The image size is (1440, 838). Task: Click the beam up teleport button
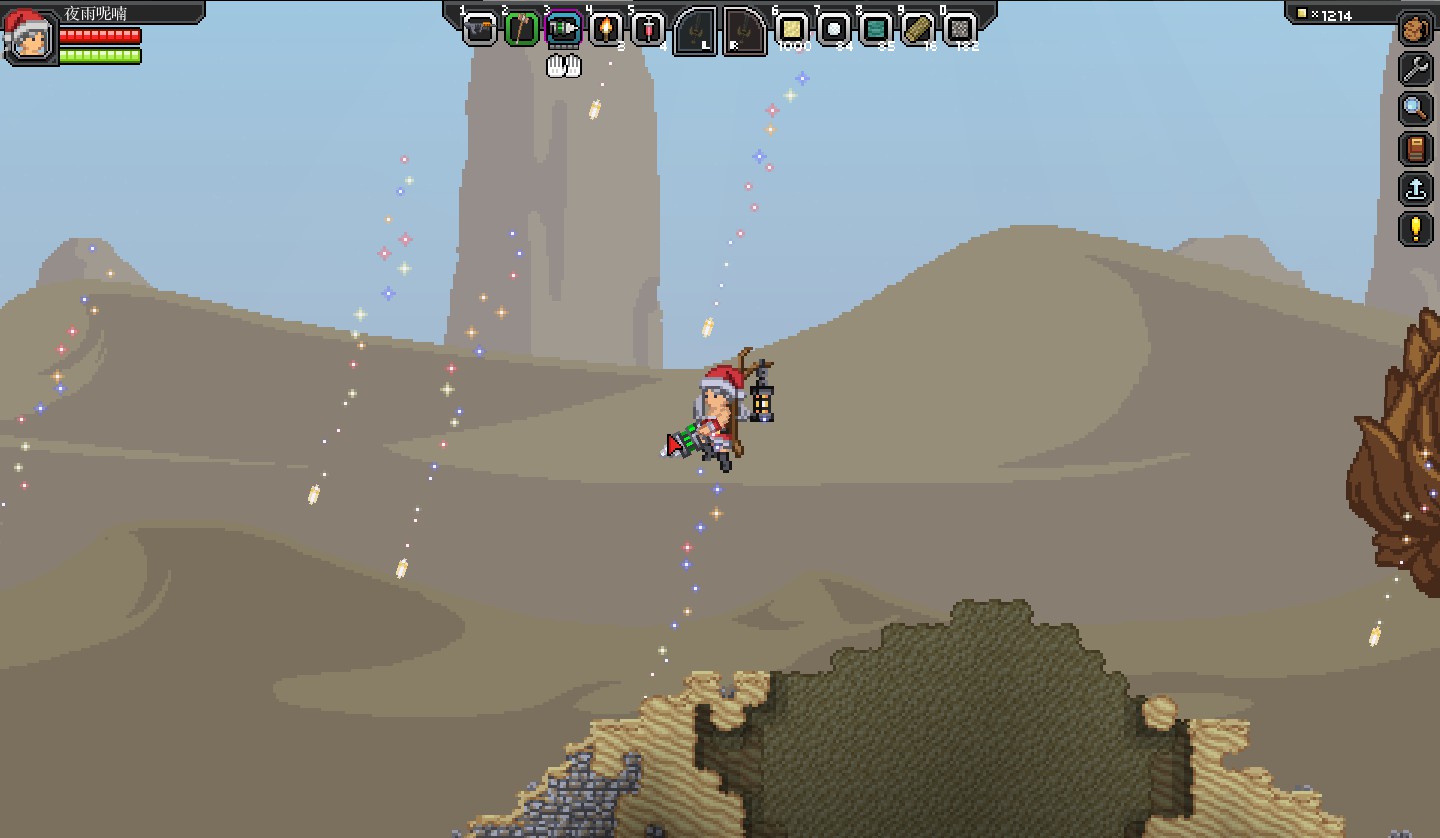[1416, 189]
